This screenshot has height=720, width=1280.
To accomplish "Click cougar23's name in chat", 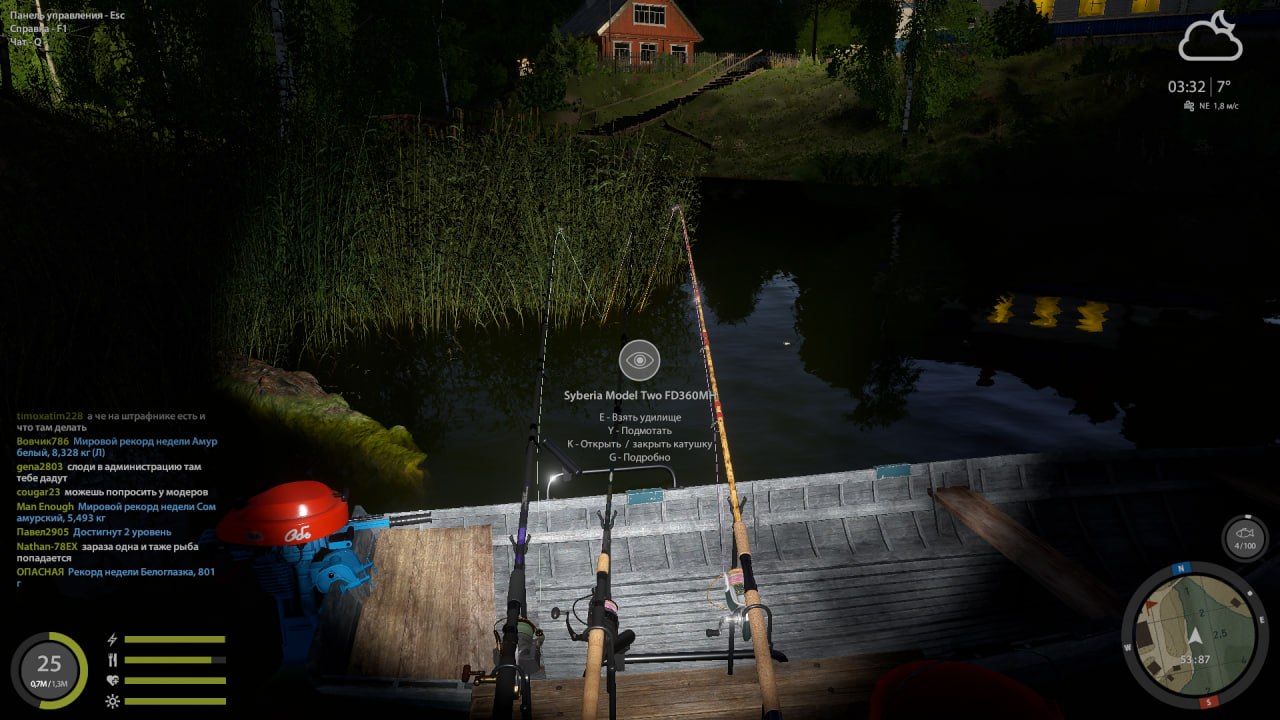I will [38, 492].
